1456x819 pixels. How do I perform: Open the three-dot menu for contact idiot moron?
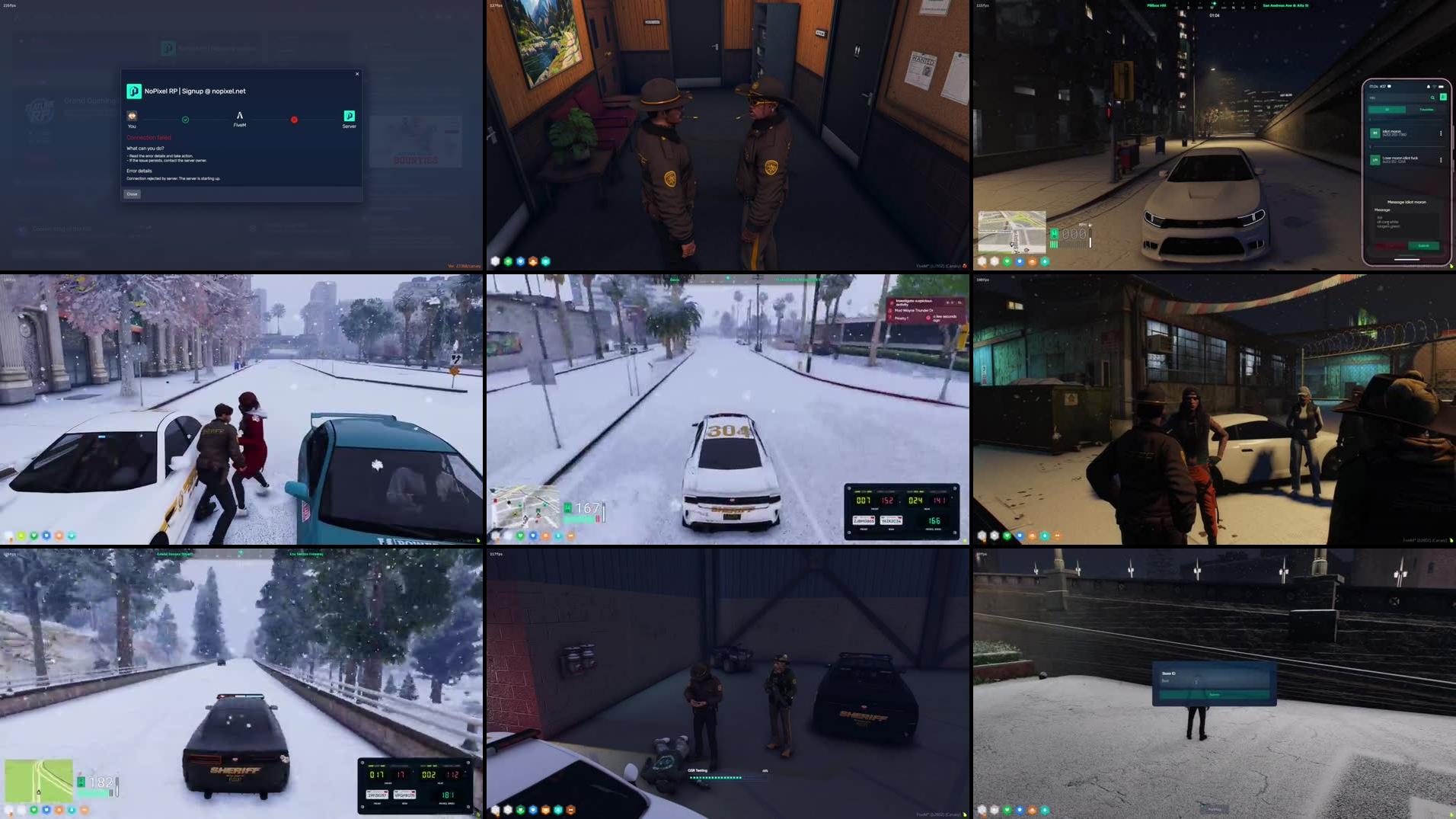1441,133
